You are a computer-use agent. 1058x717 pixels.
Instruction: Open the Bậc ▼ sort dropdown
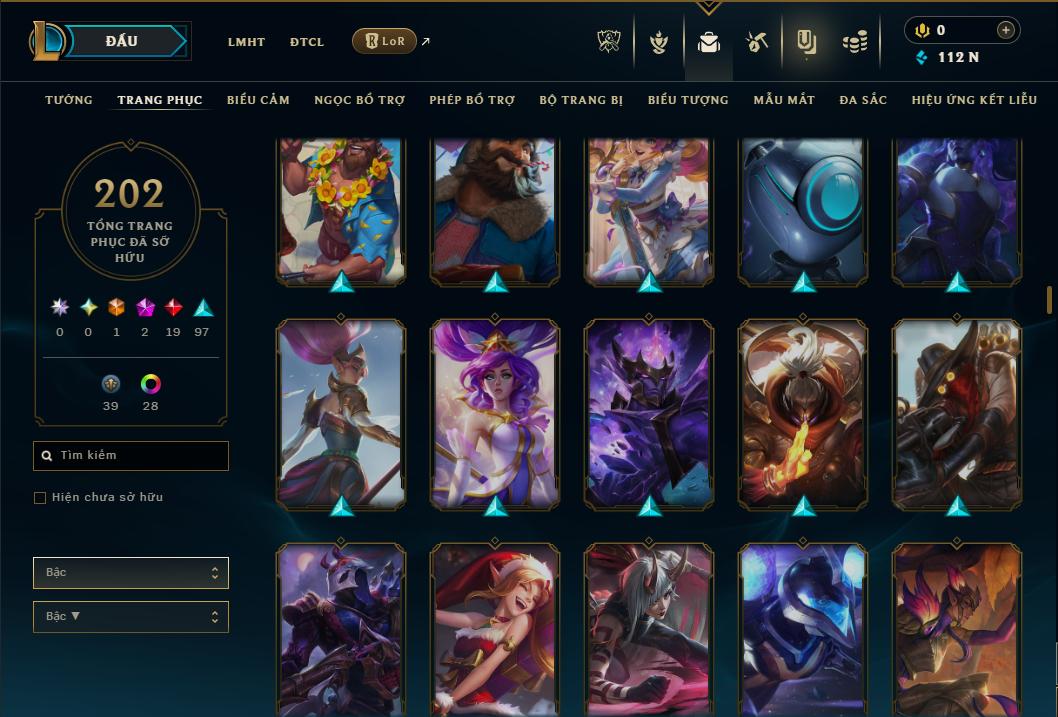(x=131, y=617)
